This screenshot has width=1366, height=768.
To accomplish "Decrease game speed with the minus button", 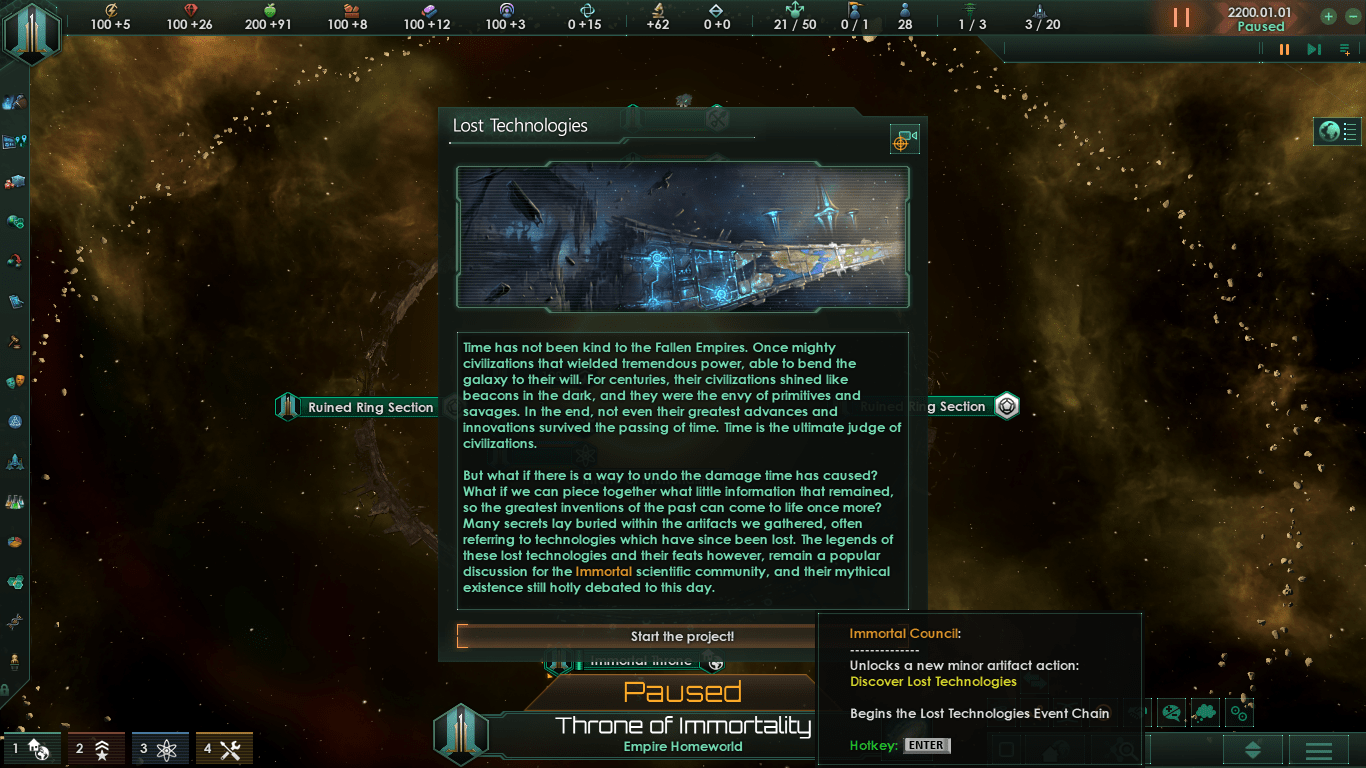I will (1349, 17).
